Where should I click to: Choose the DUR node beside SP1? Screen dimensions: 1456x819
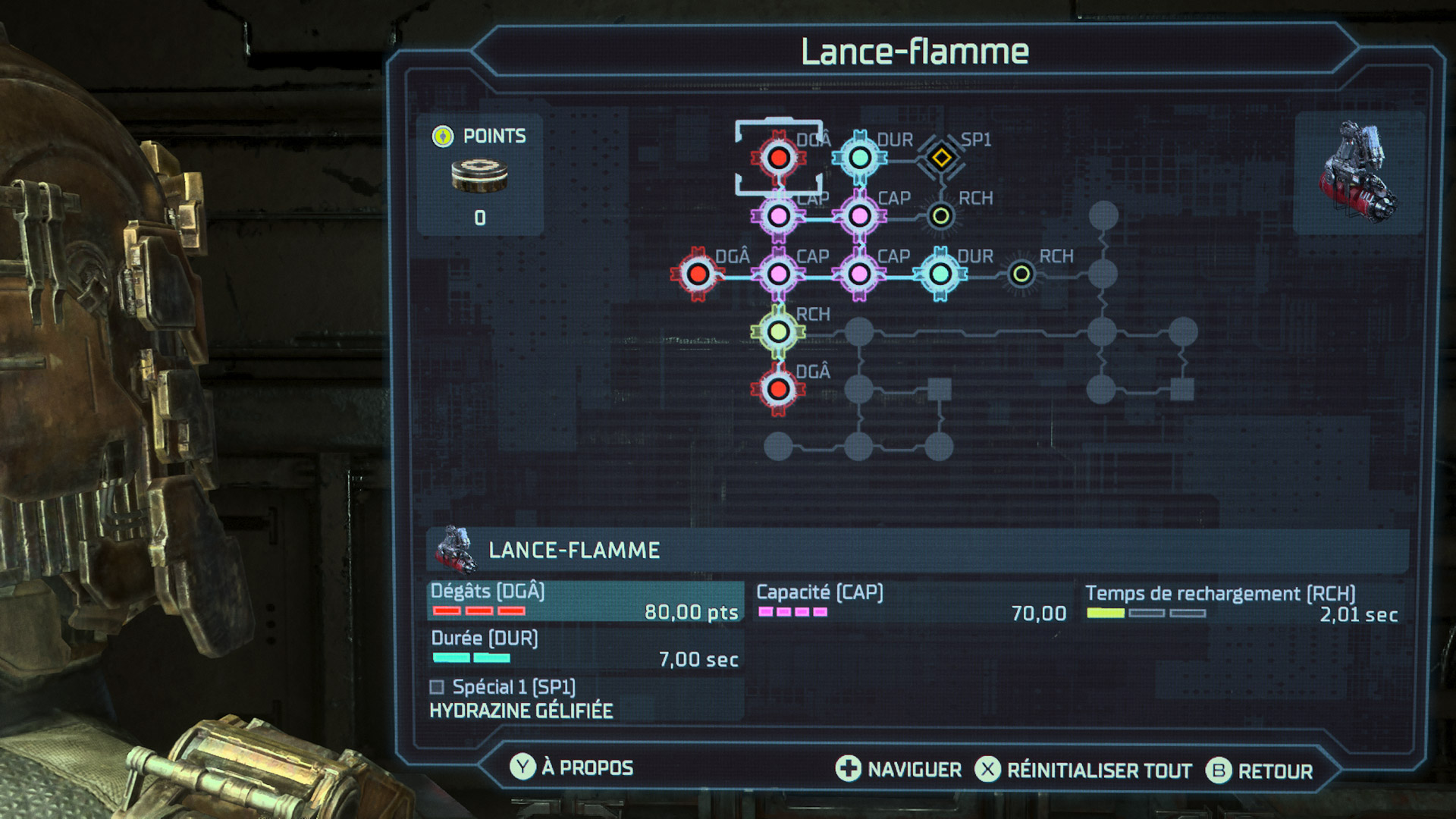[x=860, y=158]
